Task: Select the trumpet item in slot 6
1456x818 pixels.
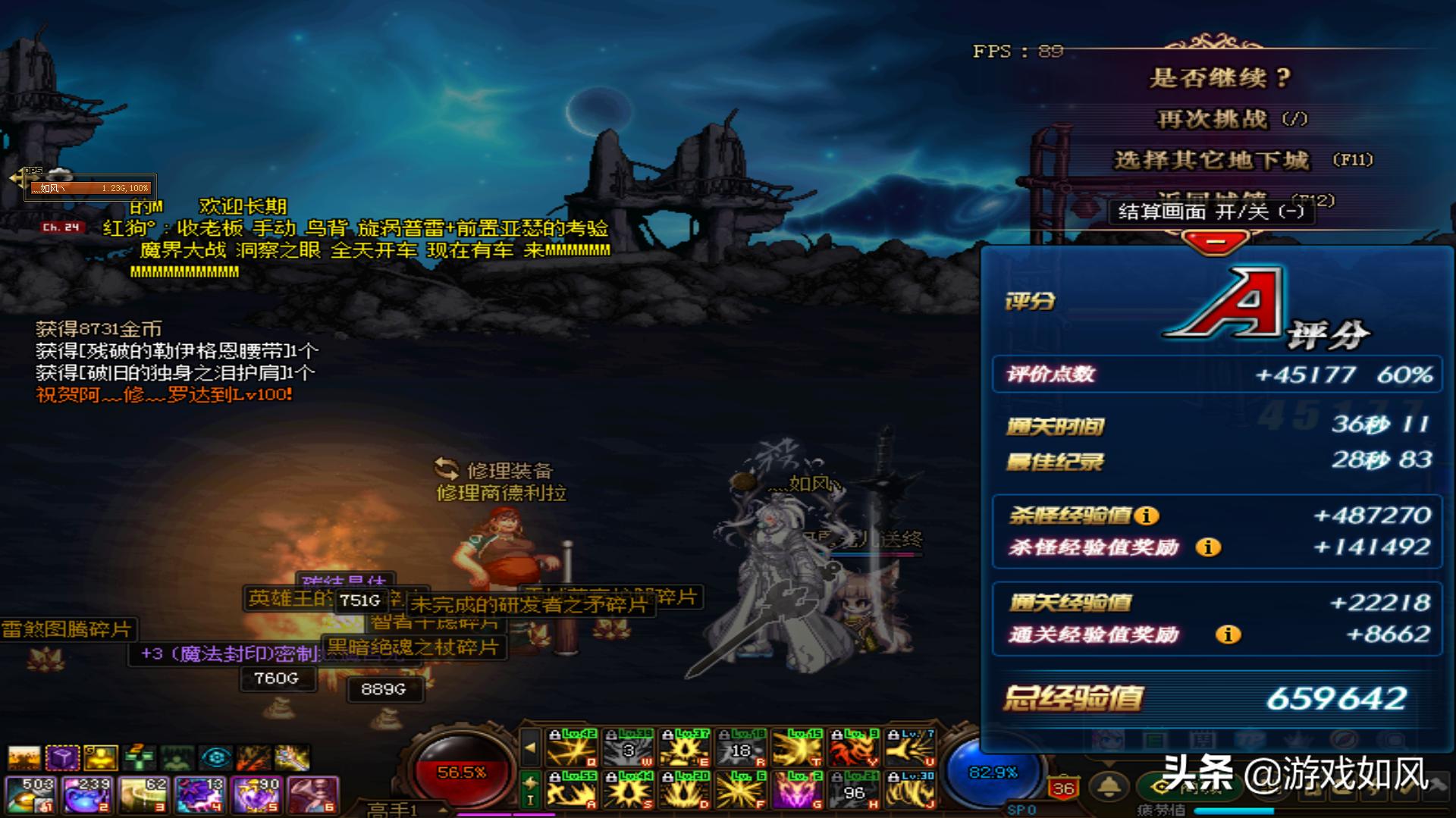Action: click(x=312, y=794)
